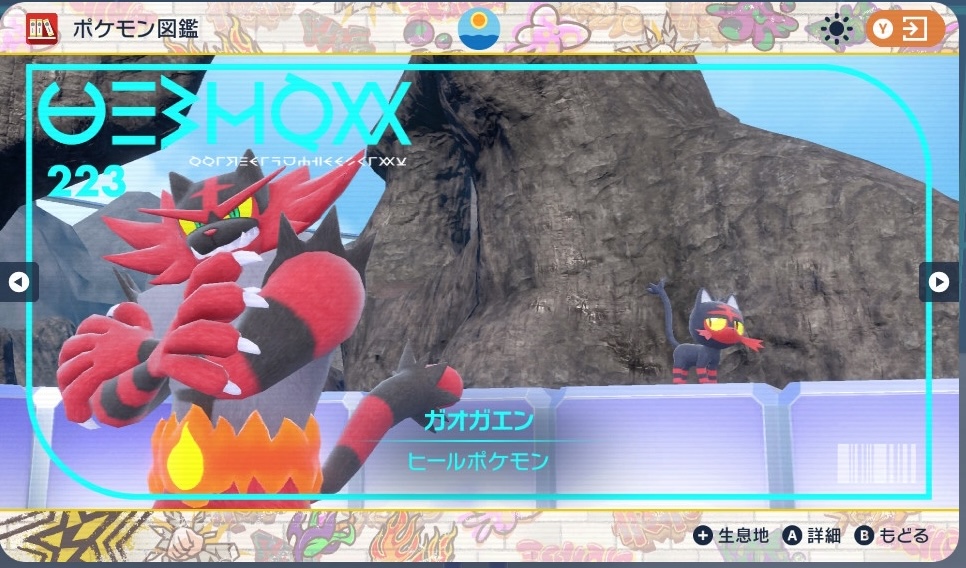The width and height of the screenshot is (966, 568).
Task: Go to the previous Pokédex entry arrow
Action: click(x=18, y=282)
